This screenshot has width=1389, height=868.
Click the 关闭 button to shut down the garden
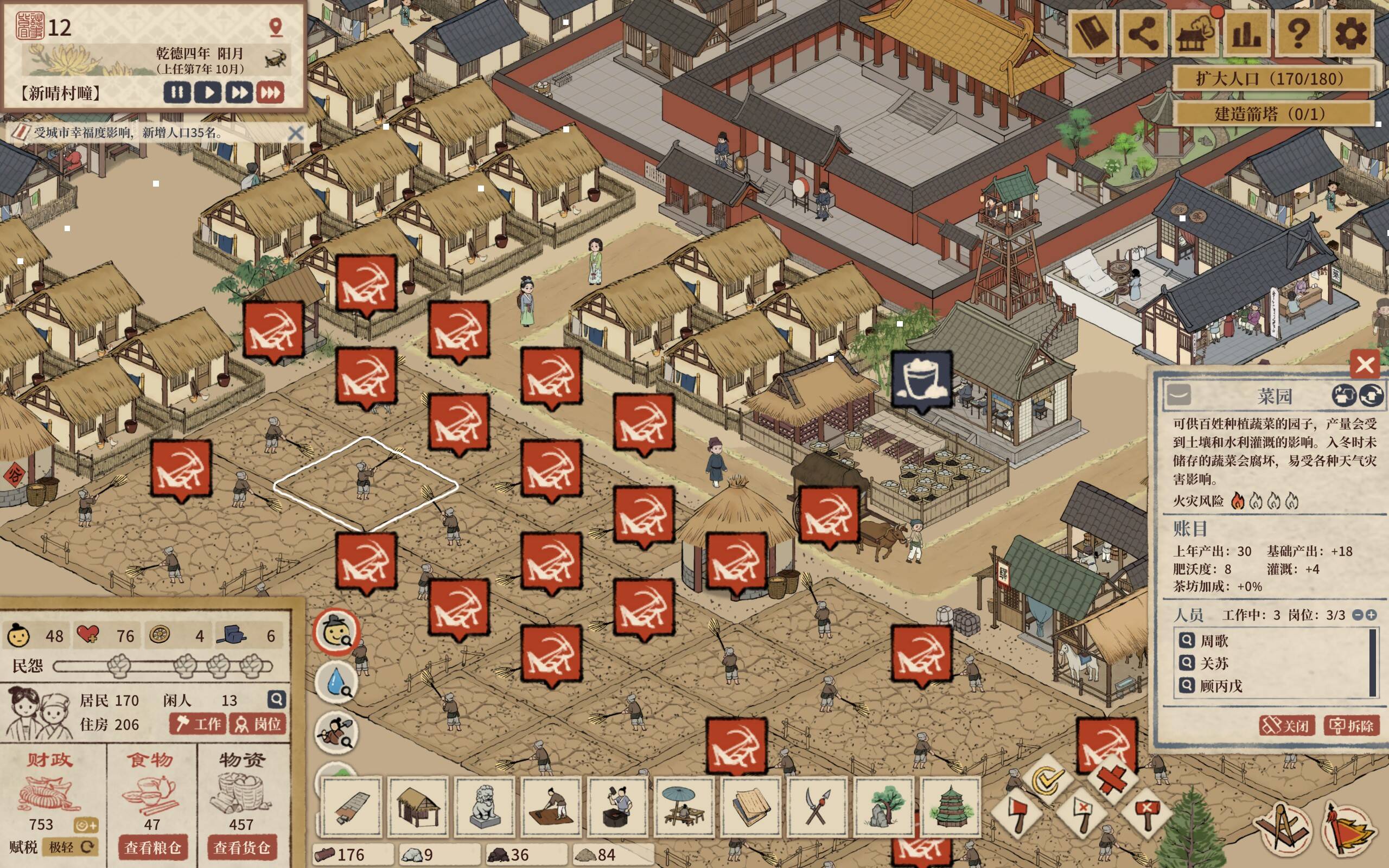1286,726
